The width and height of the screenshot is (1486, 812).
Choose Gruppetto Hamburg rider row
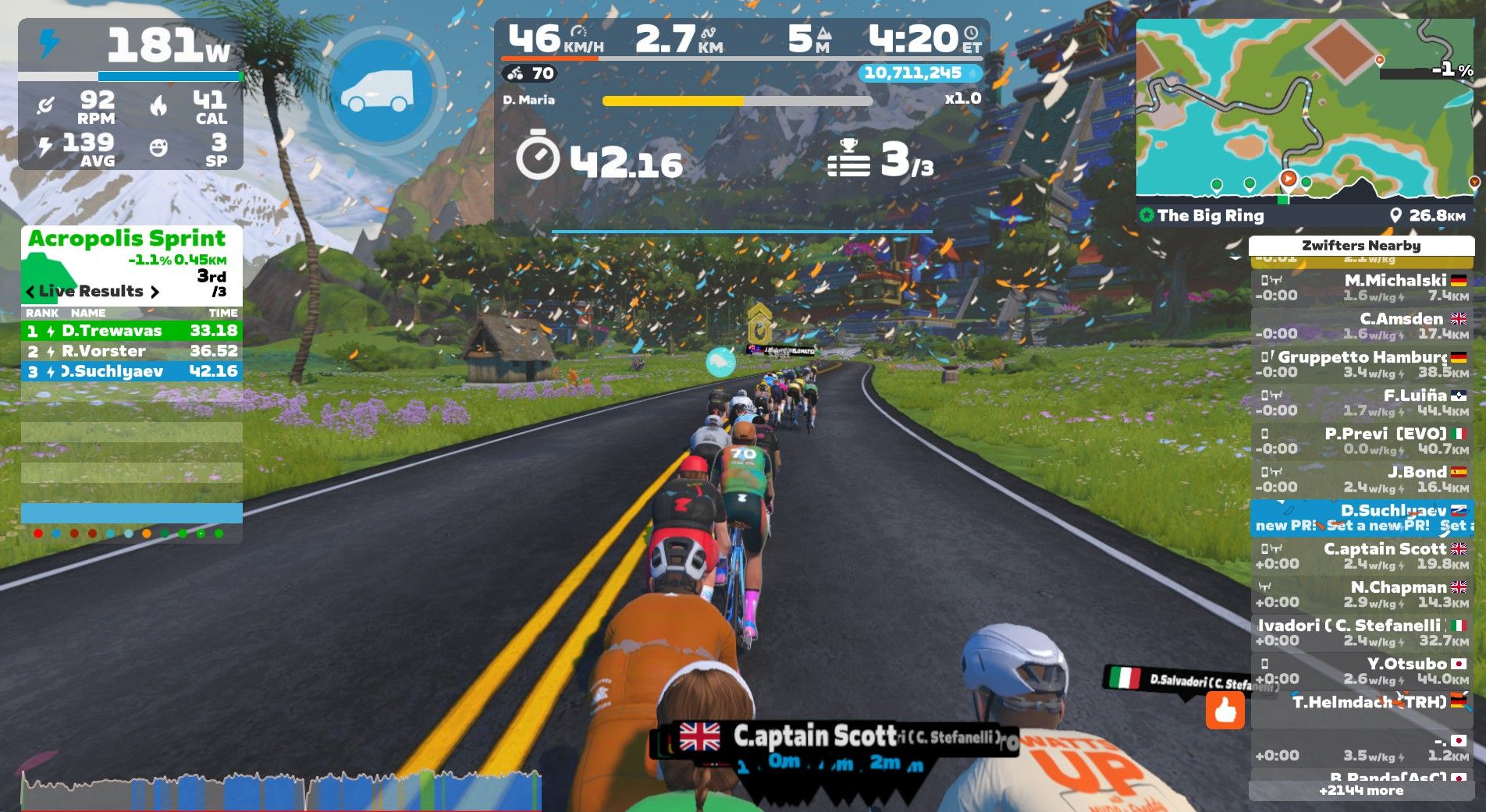(1362, 364)
